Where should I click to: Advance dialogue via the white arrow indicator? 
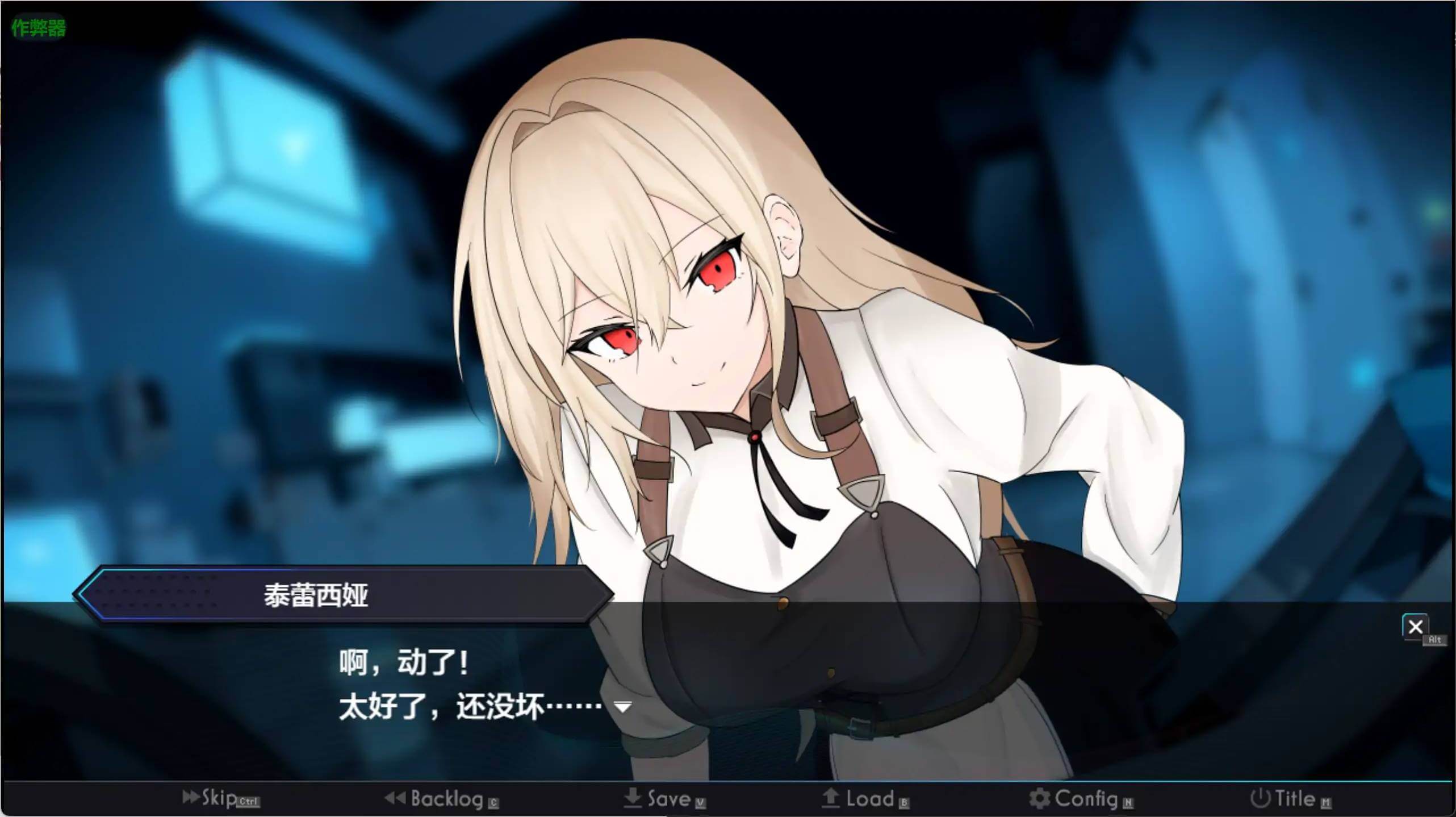(x=623, y=707)
